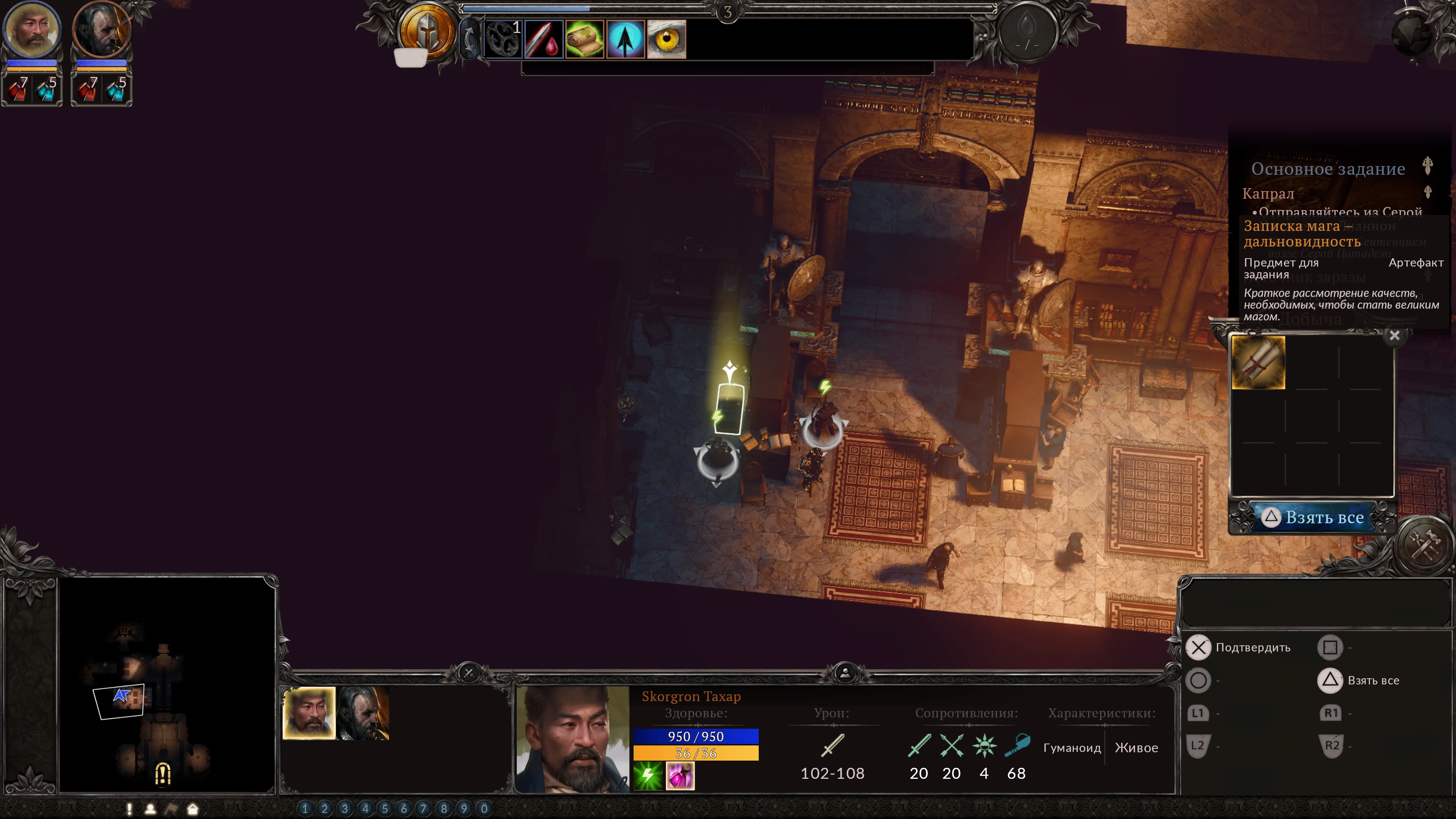Choose the grey-haired hero in the selection panel

(x=364, y=713)
